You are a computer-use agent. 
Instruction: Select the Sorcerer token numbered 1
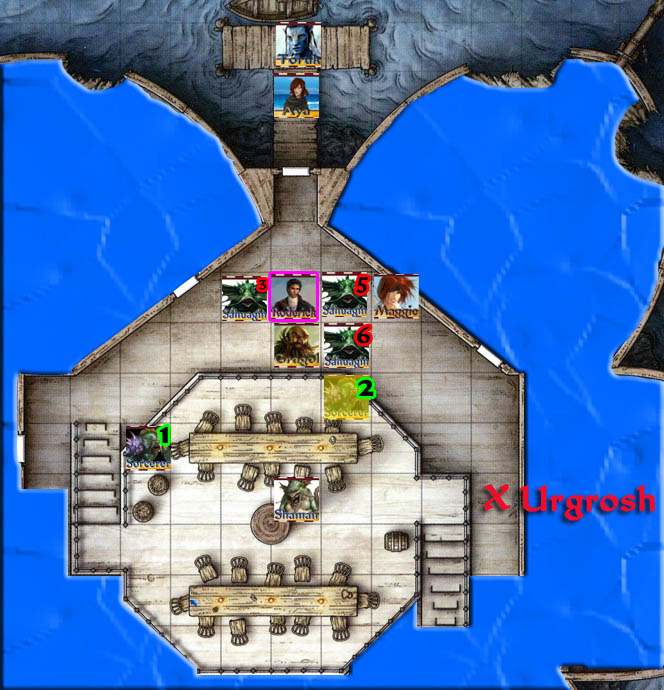tap(147, 447)
